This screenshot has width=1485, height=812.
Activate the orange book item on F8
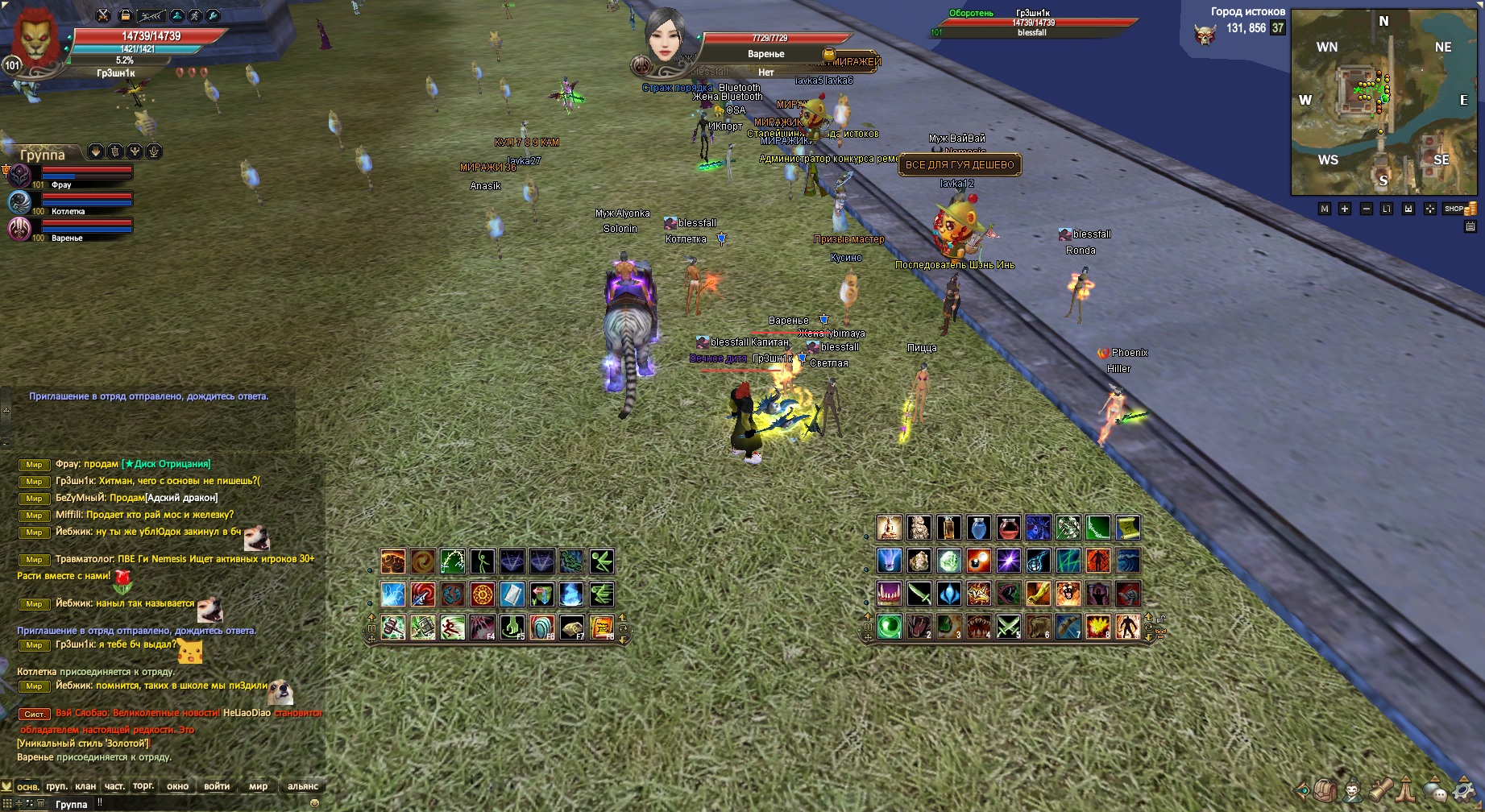click(x=601, y=627)
